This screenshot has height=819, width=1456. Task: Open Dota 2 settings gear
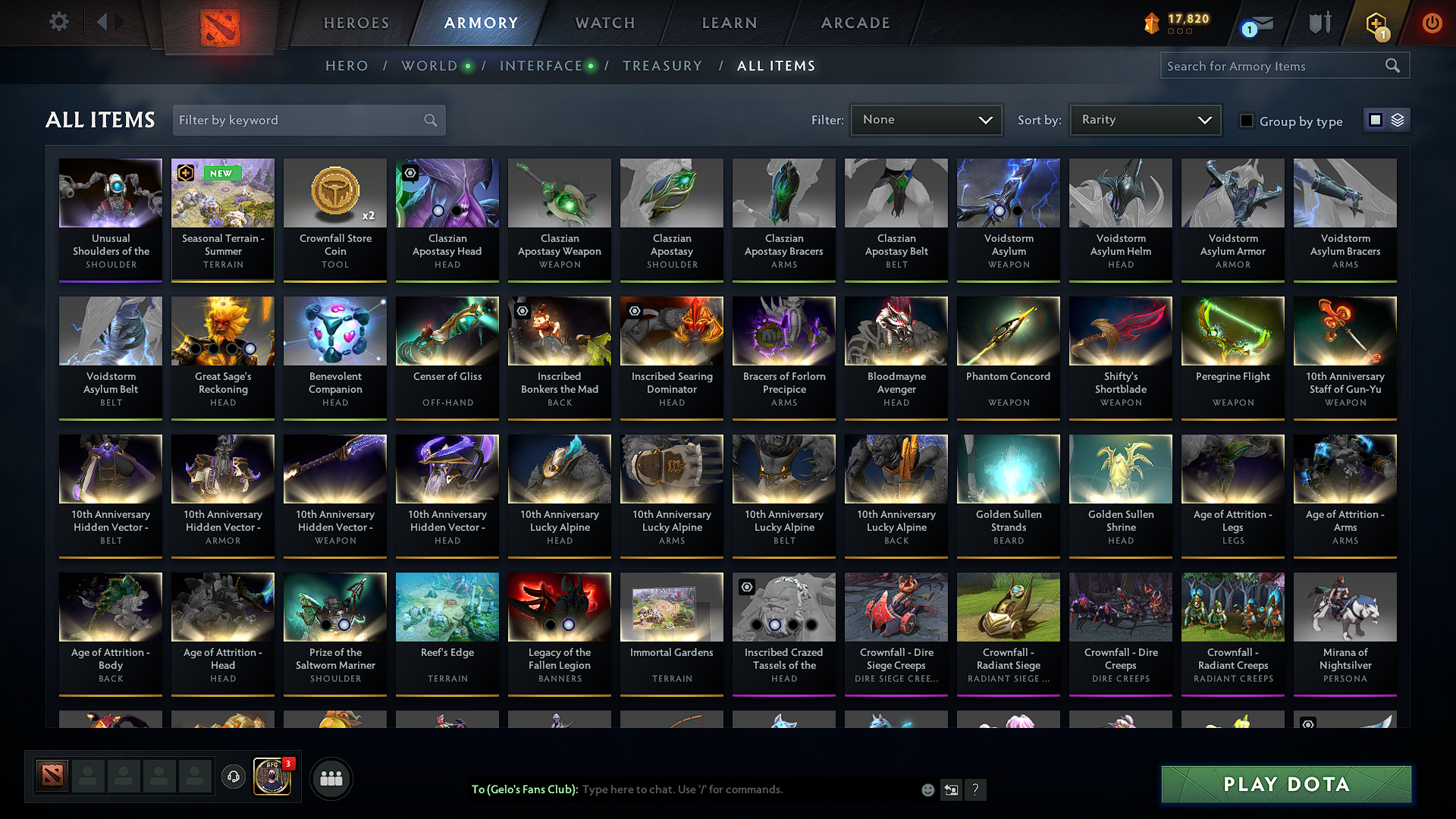[x=58, y=22]
